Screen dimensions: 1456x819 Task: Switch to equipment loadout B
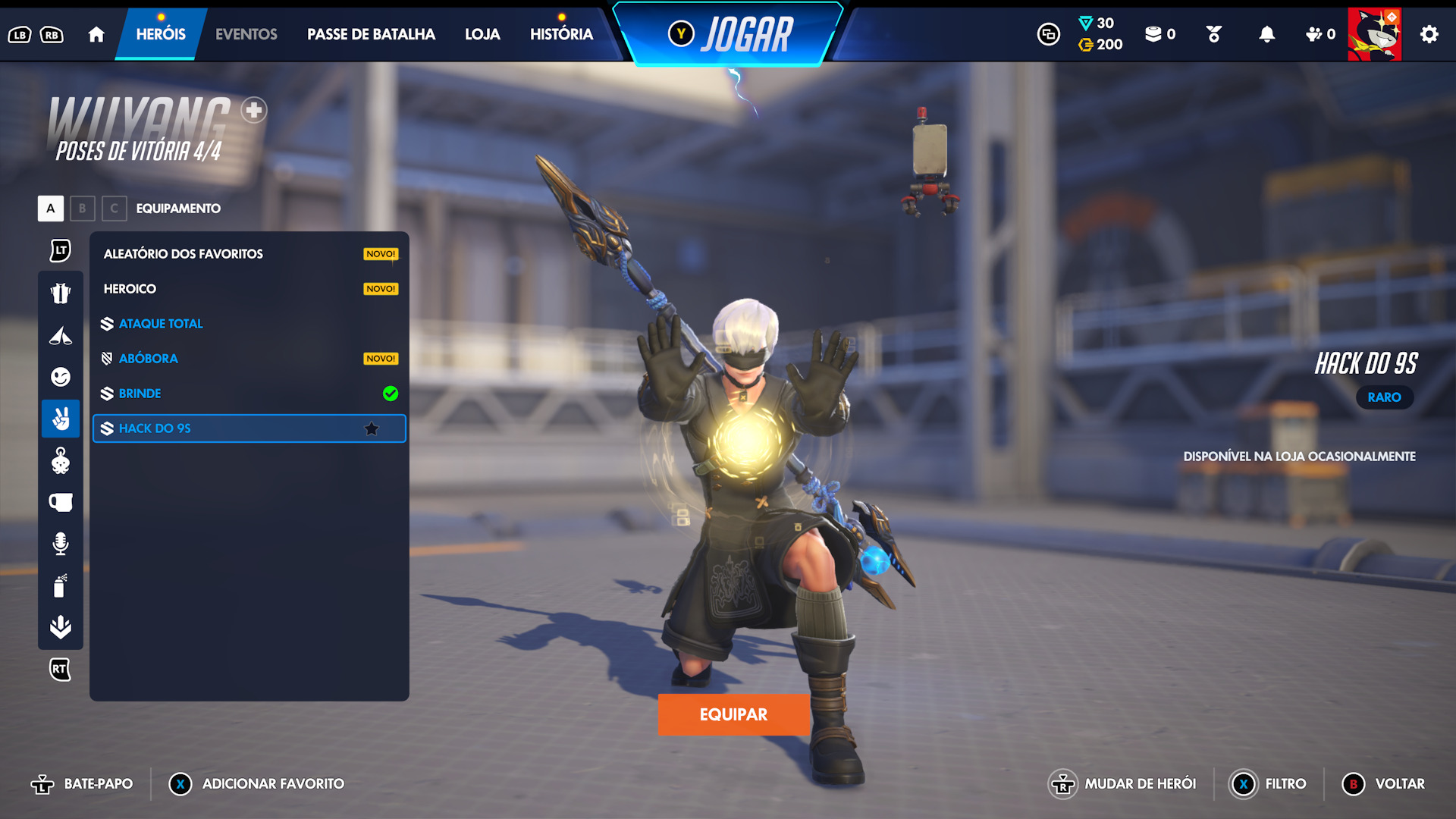point(83,209)
